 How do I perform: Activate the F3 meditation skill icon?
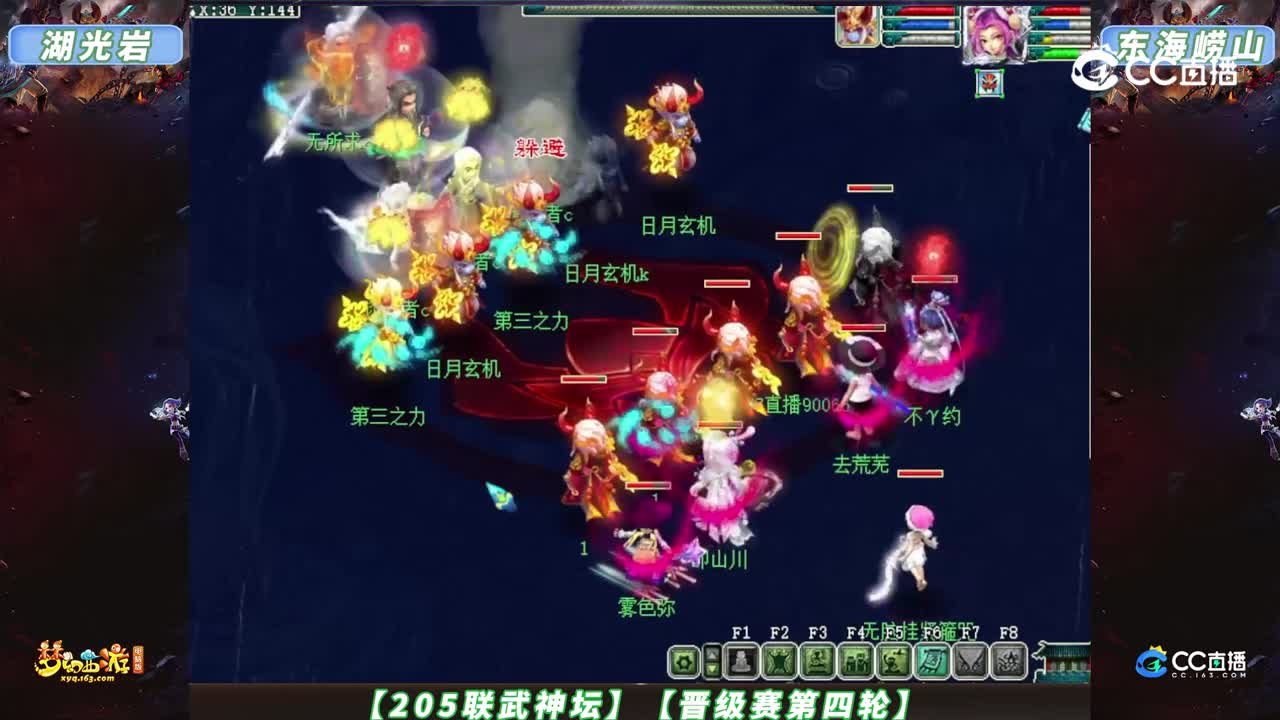[x=816, y=662]
